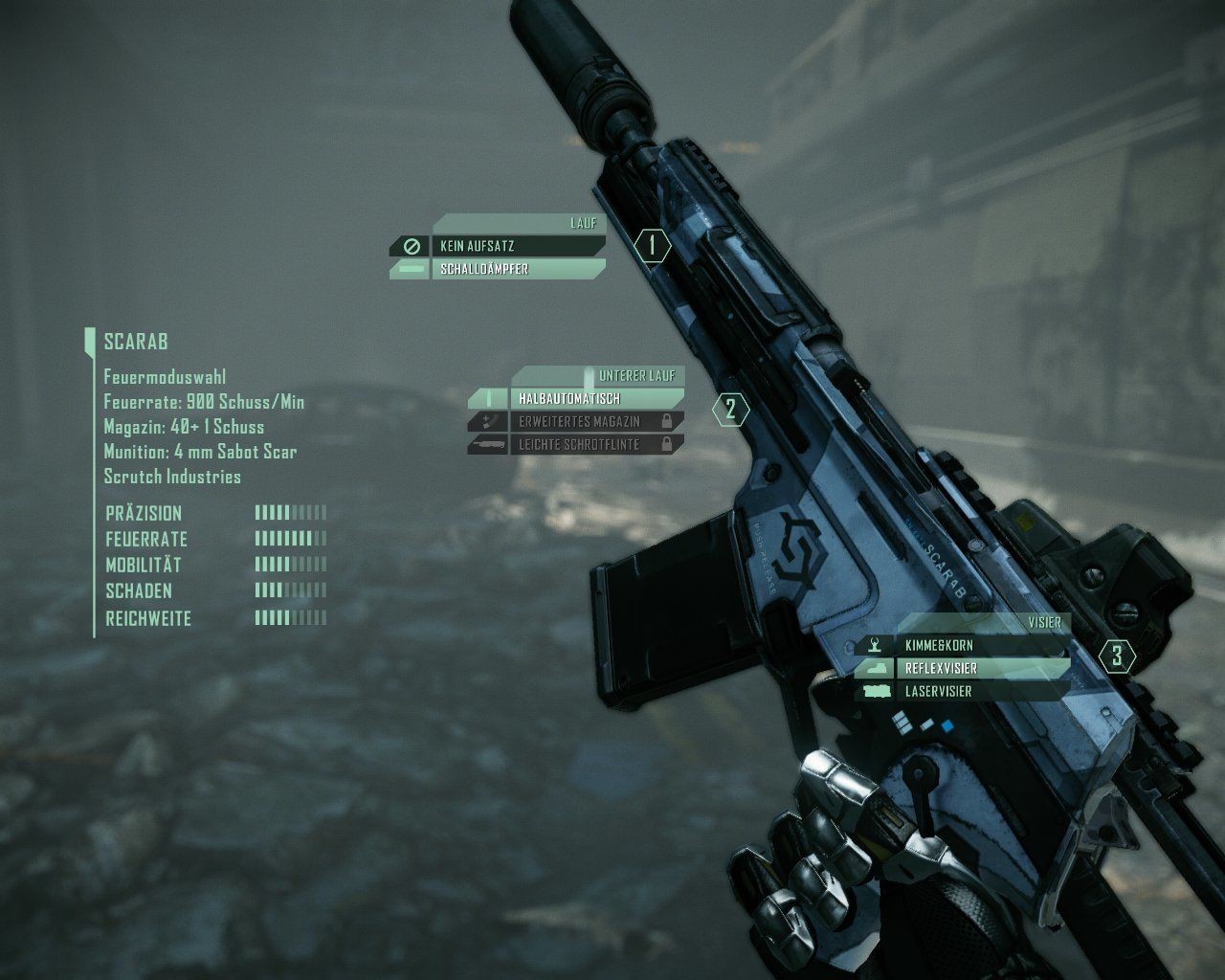Click the hexagon marker numbered 2
The width and height of the screenshot is (1225, 980).
pos(731,410)
